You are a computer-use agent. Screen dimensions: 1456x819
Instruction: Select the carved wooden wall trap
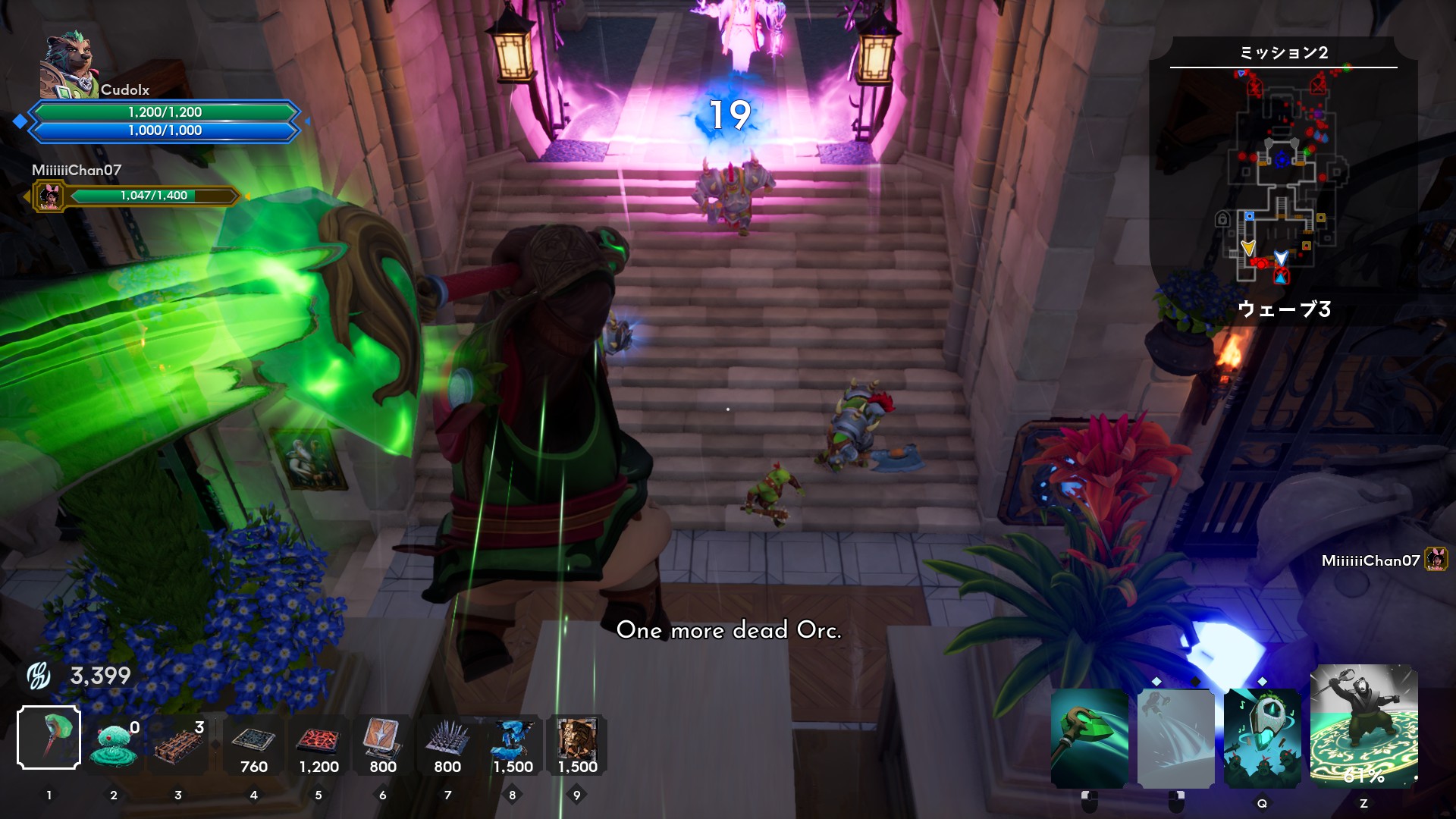(x=577, y=743)
